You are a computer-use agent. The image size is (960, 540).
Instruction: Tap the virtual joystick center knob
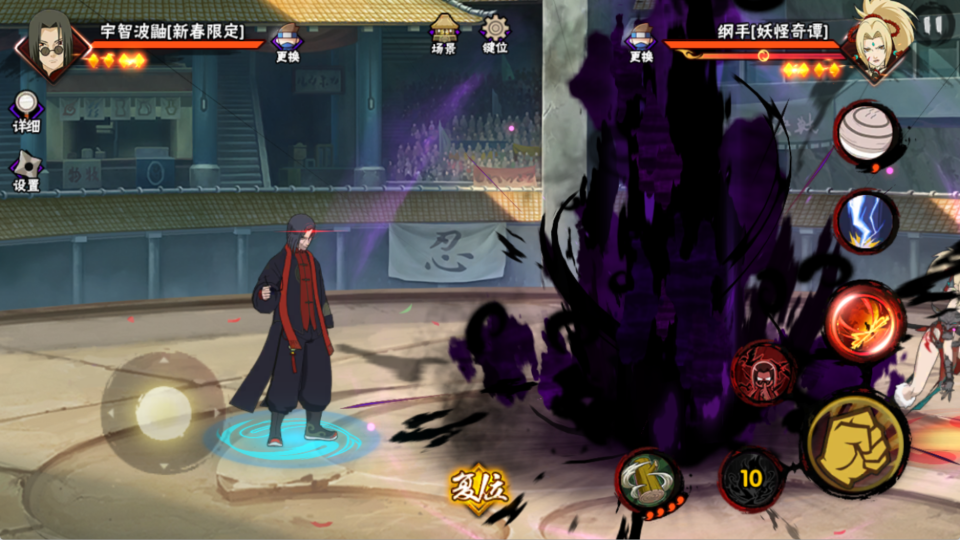[161, 412]
